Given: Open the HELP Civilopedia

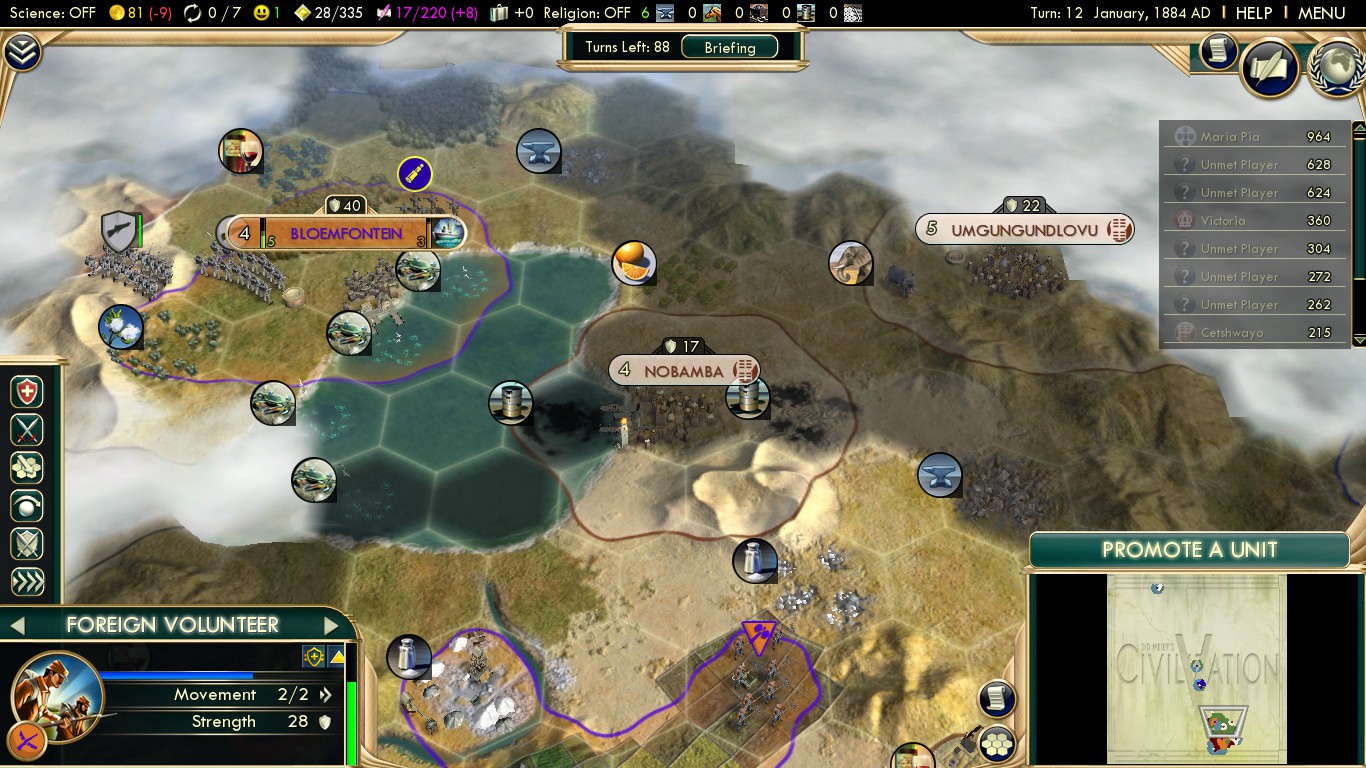Looking at the screenshot, I should click(x=1253, y=13).
